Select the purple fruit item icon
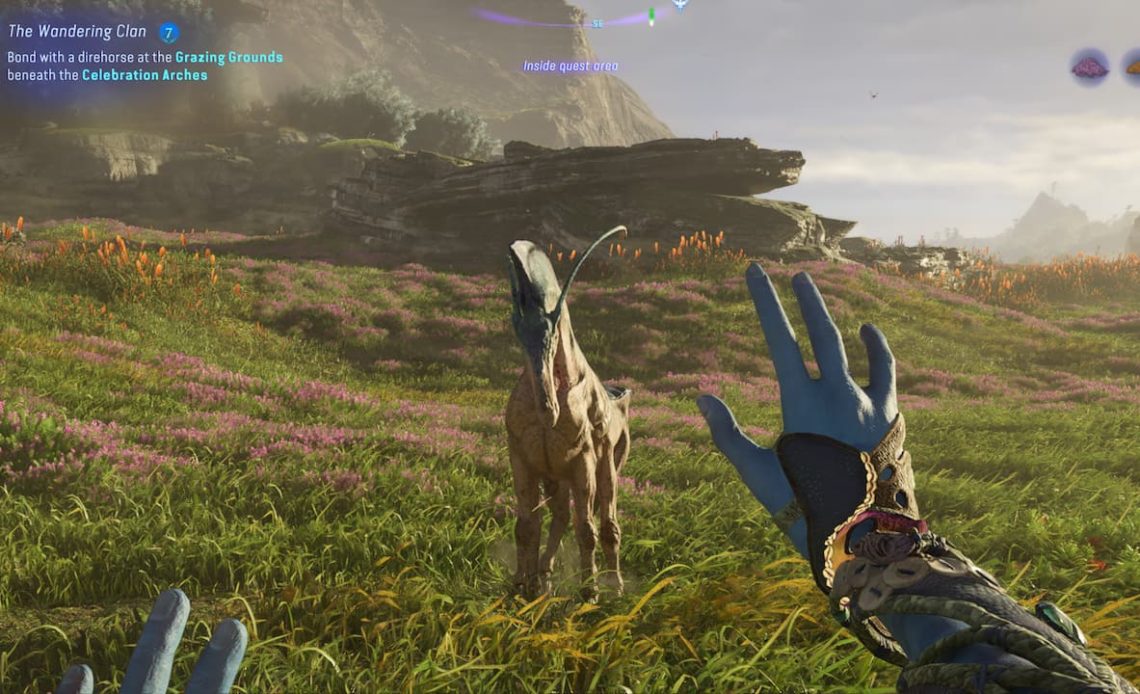 click(x=1089, y=67)
